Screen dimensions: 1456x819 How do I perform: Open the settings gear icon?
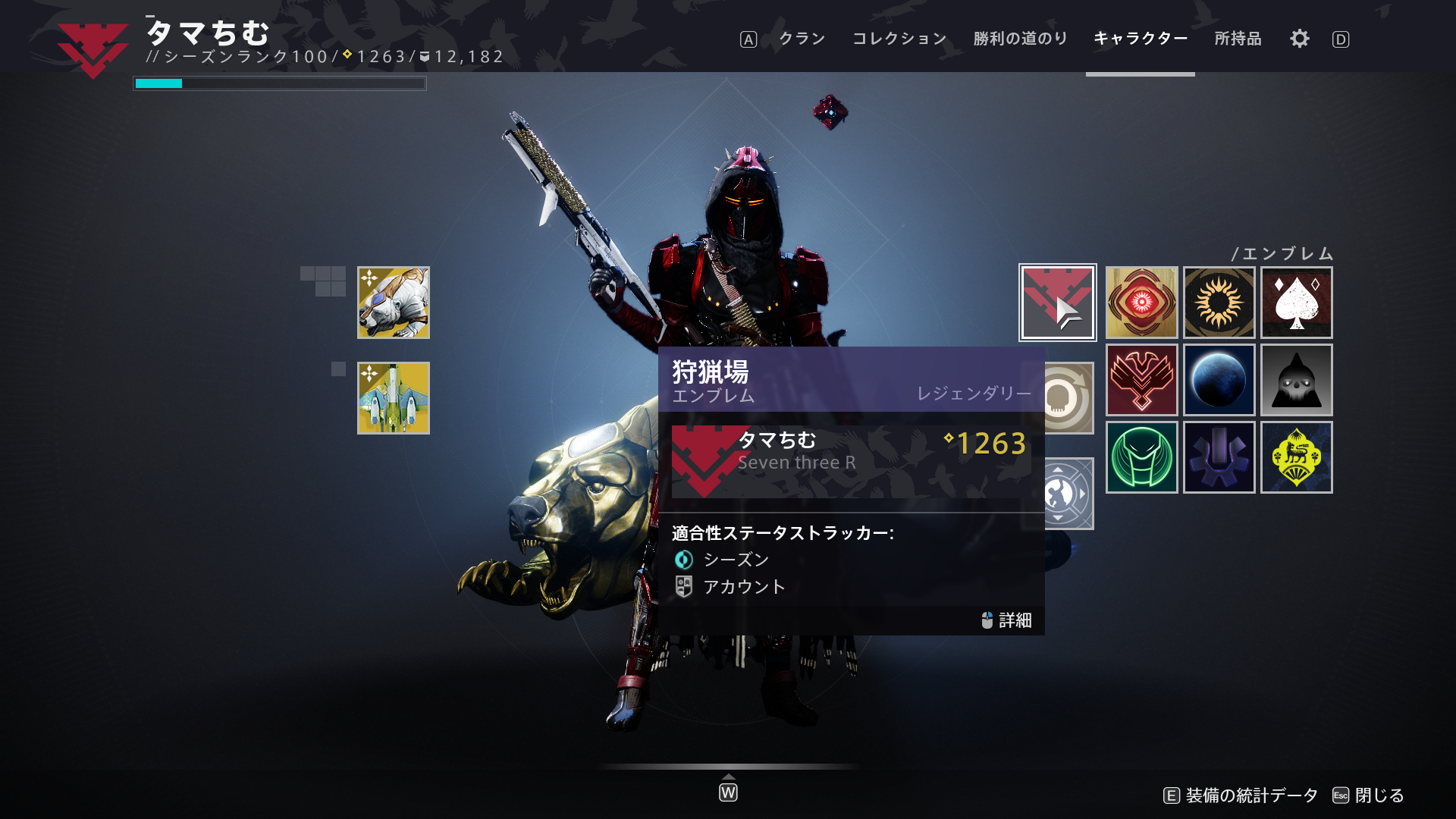click(x=1298, y=39)
